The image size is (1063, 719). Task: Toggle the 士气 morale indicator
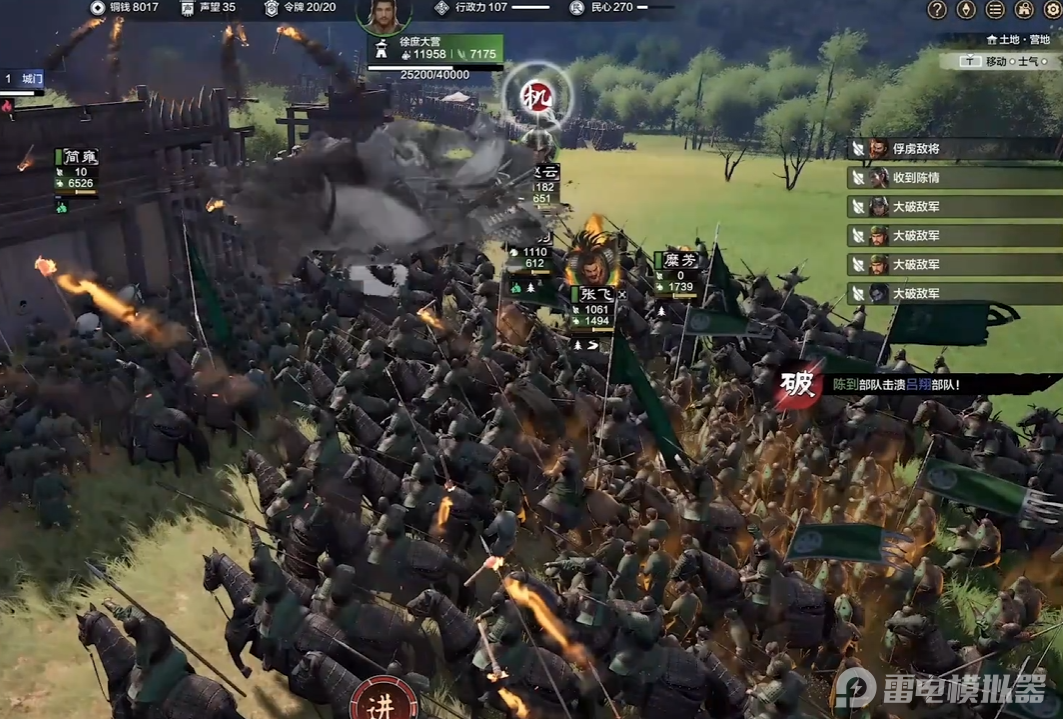tap(1030, 61)
